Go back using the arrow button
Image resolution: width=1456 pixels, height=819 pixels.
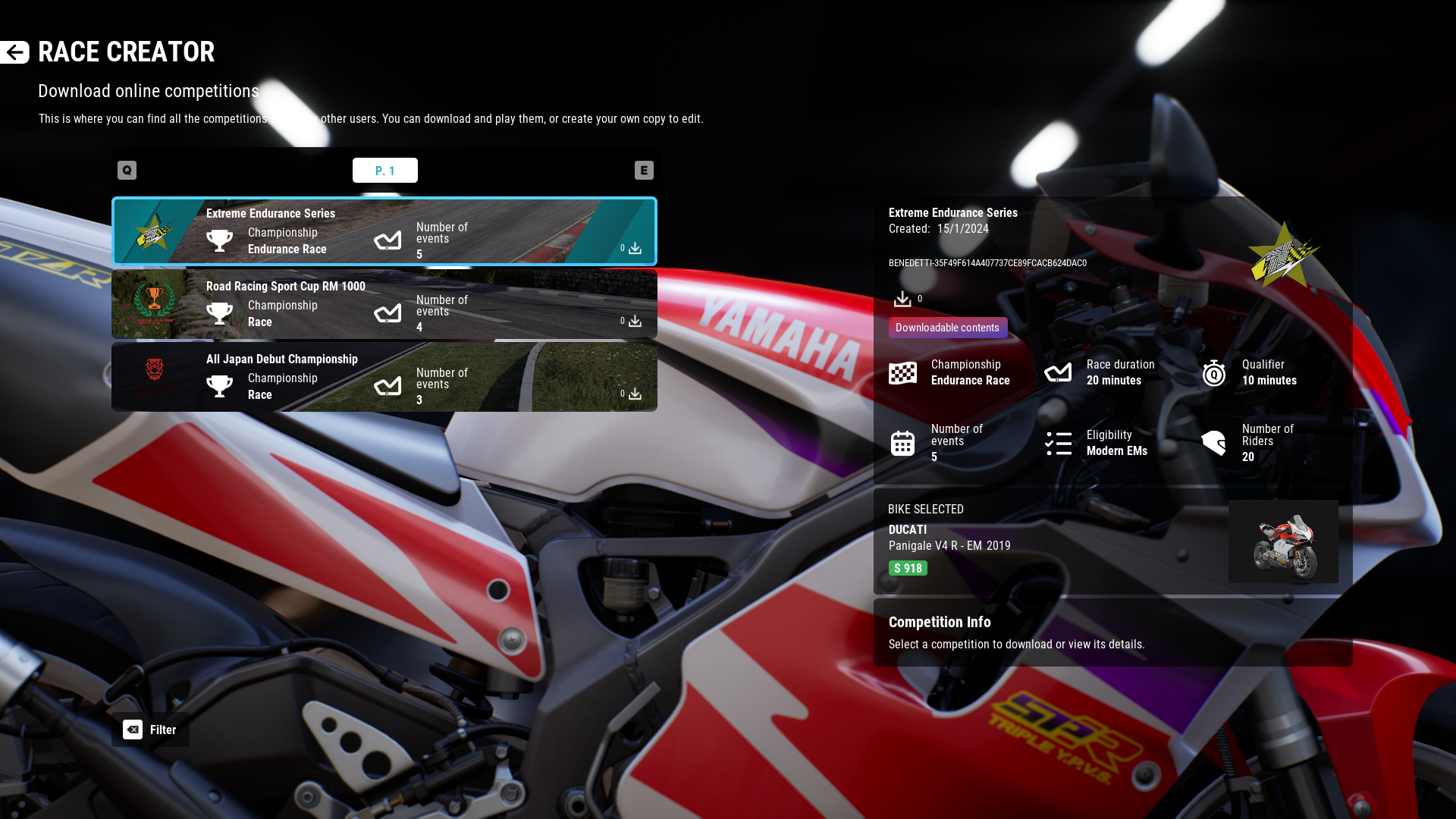coord(14,52)
